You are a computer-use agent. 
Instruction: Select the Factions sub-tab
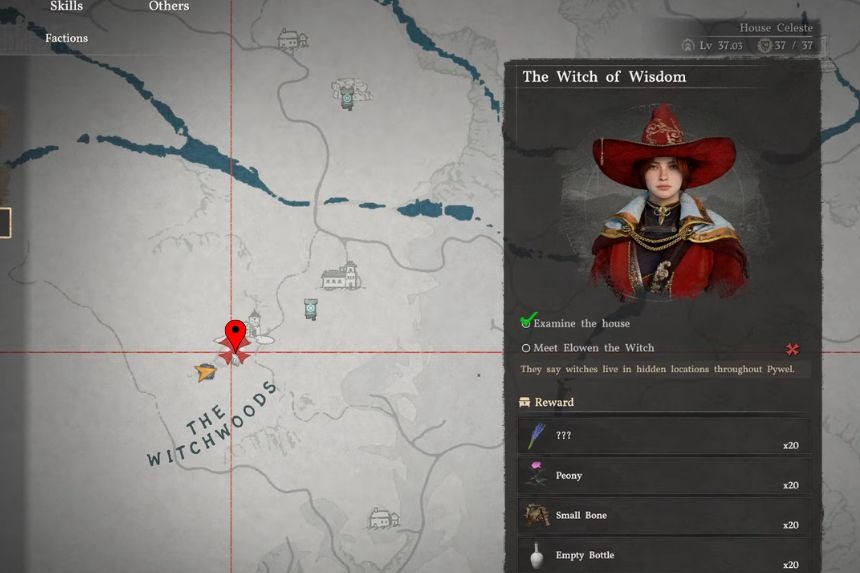(x=66, y=38)
